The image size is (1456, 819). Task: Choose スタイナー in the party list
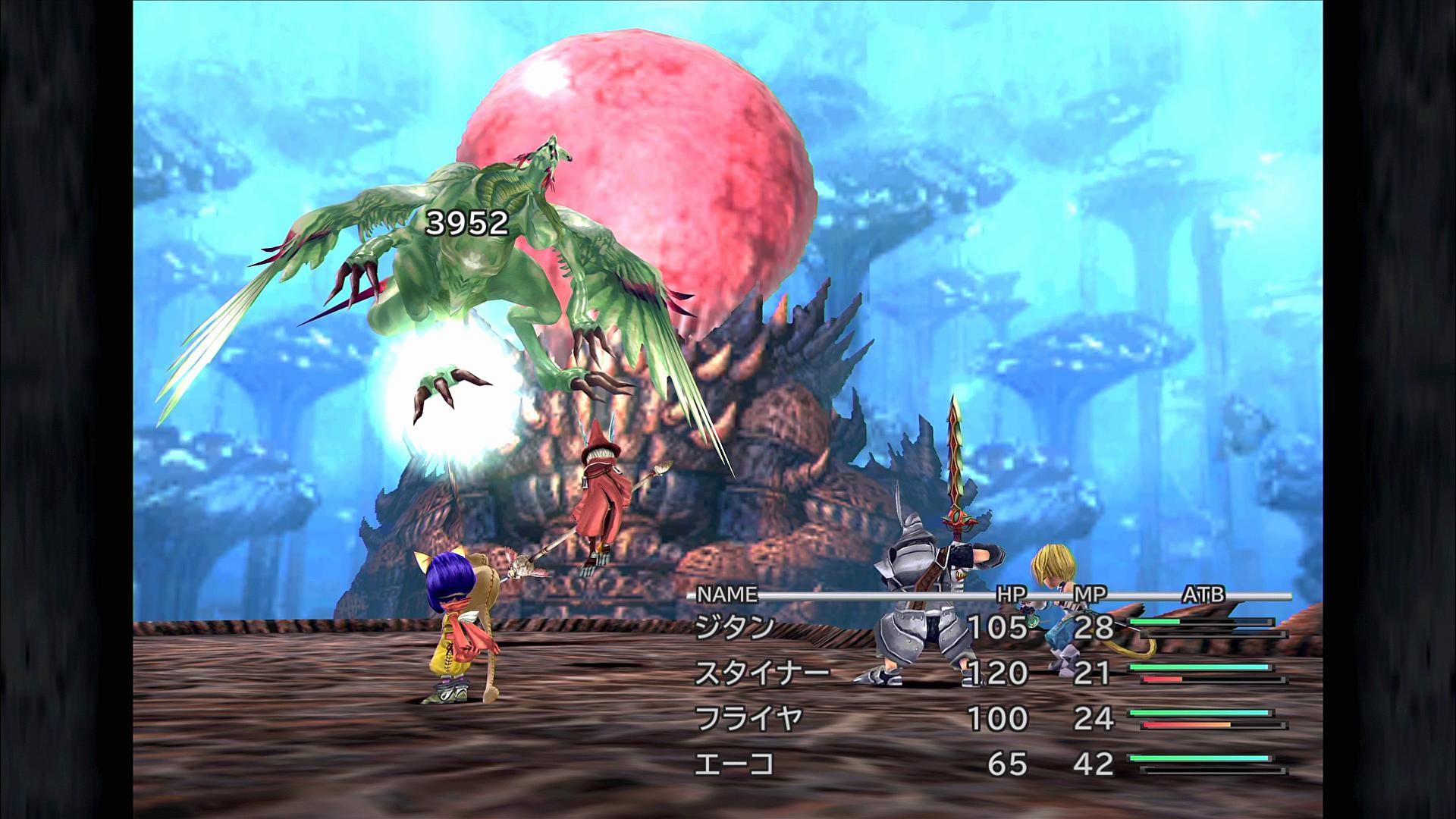(762, 673)
